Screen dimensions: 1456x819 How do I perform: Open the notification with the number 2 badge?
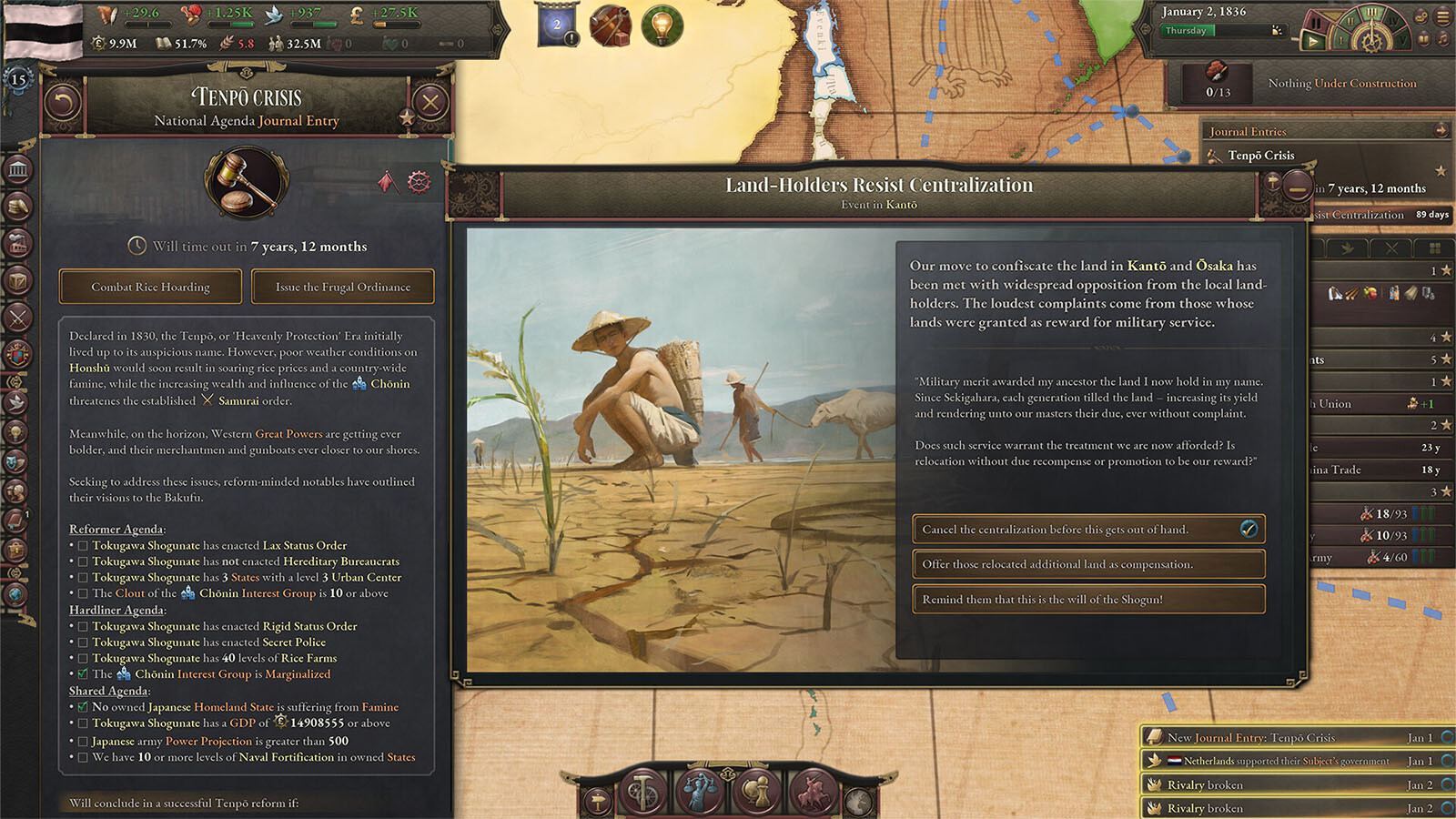(557, 25)
